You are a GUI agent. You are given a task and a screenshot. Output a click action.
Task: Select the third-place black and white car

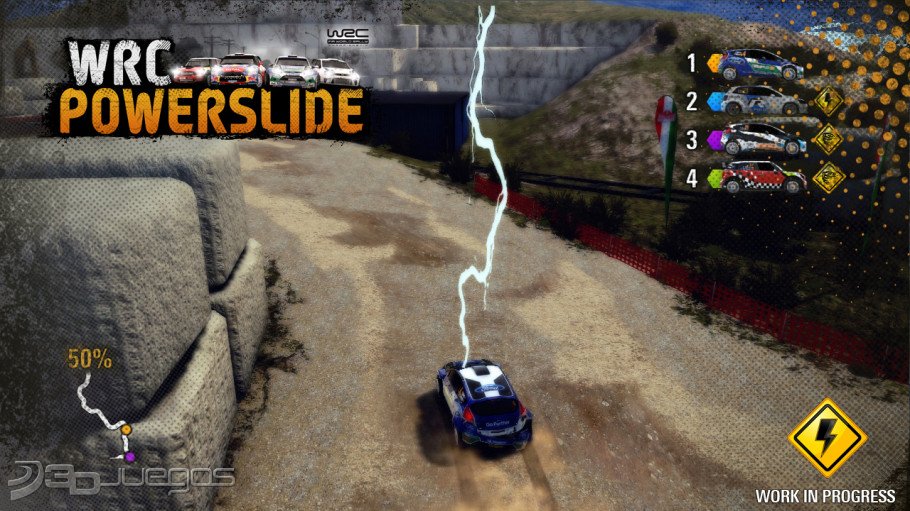coord(763,139)
